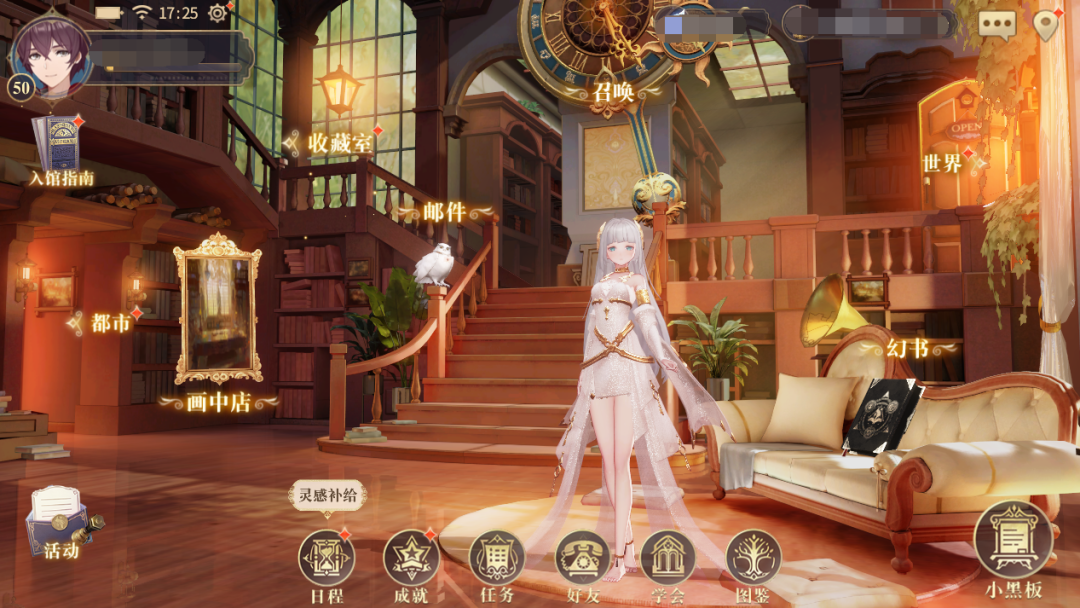The width and height of the screenshot is (1080, 608).
Task: Open the 活动 events panel
Action: coord(60,522)
